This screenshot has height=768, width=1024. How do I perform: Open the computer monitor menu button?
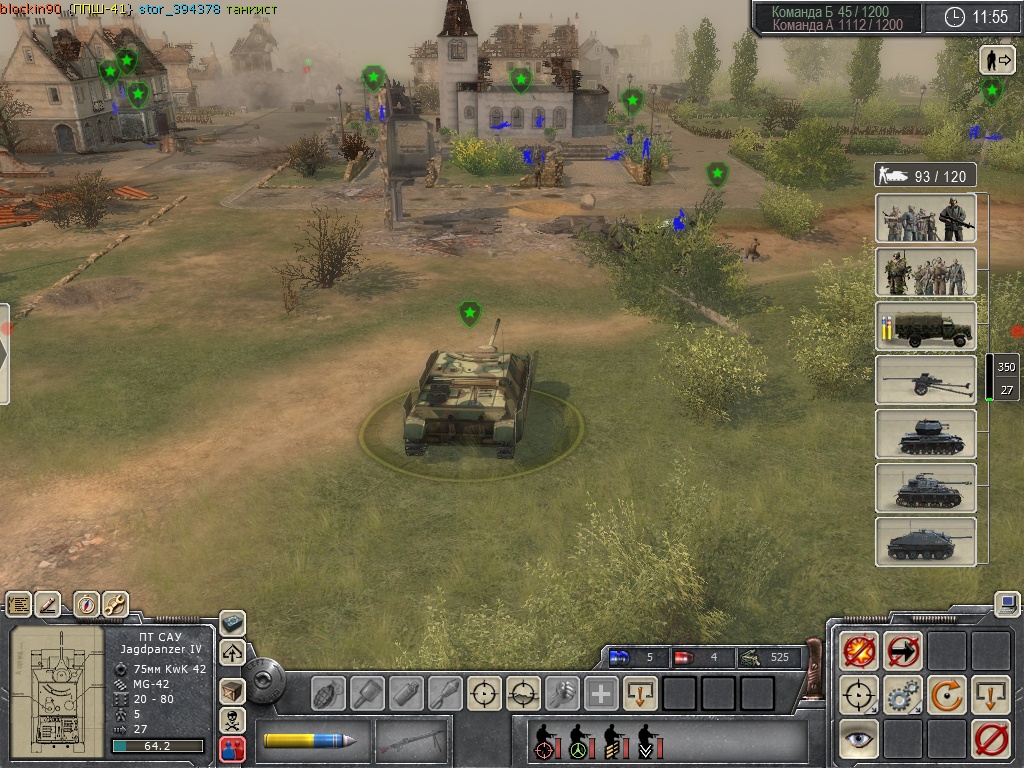click(x=1007, y=603)
